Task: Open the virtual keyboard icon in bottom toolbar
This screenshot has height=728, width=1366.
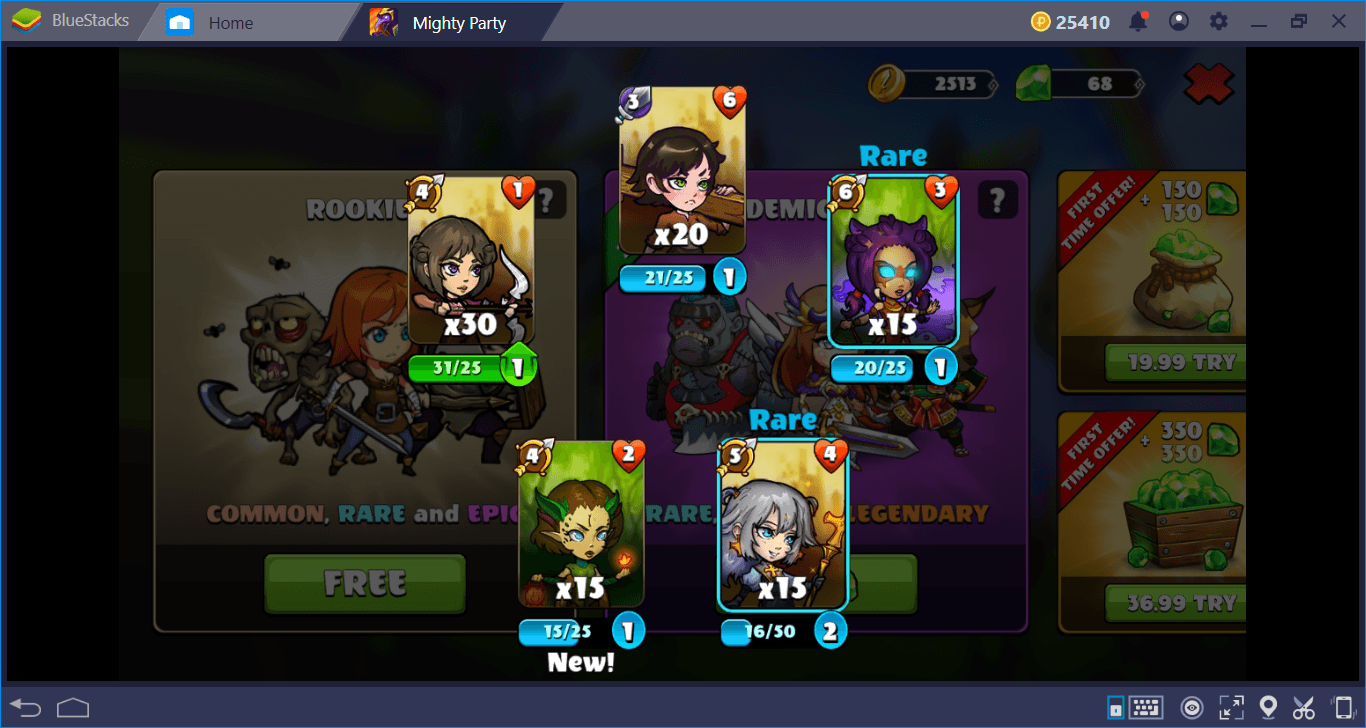Action: [x=1146, y=707]
